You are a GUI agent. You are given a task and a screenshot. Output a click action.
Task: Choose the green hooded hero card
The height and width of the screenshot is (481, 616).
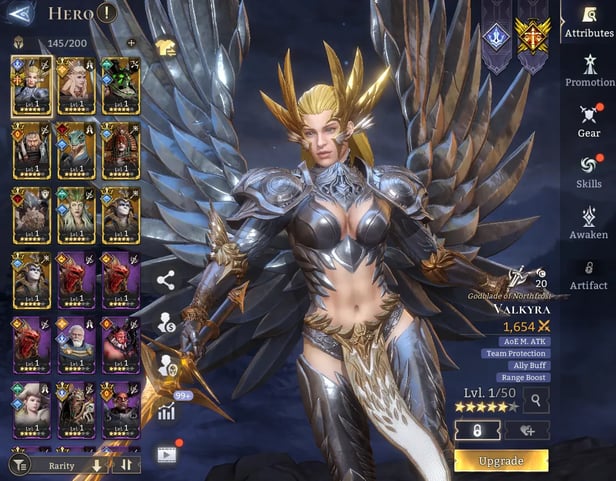121,84
